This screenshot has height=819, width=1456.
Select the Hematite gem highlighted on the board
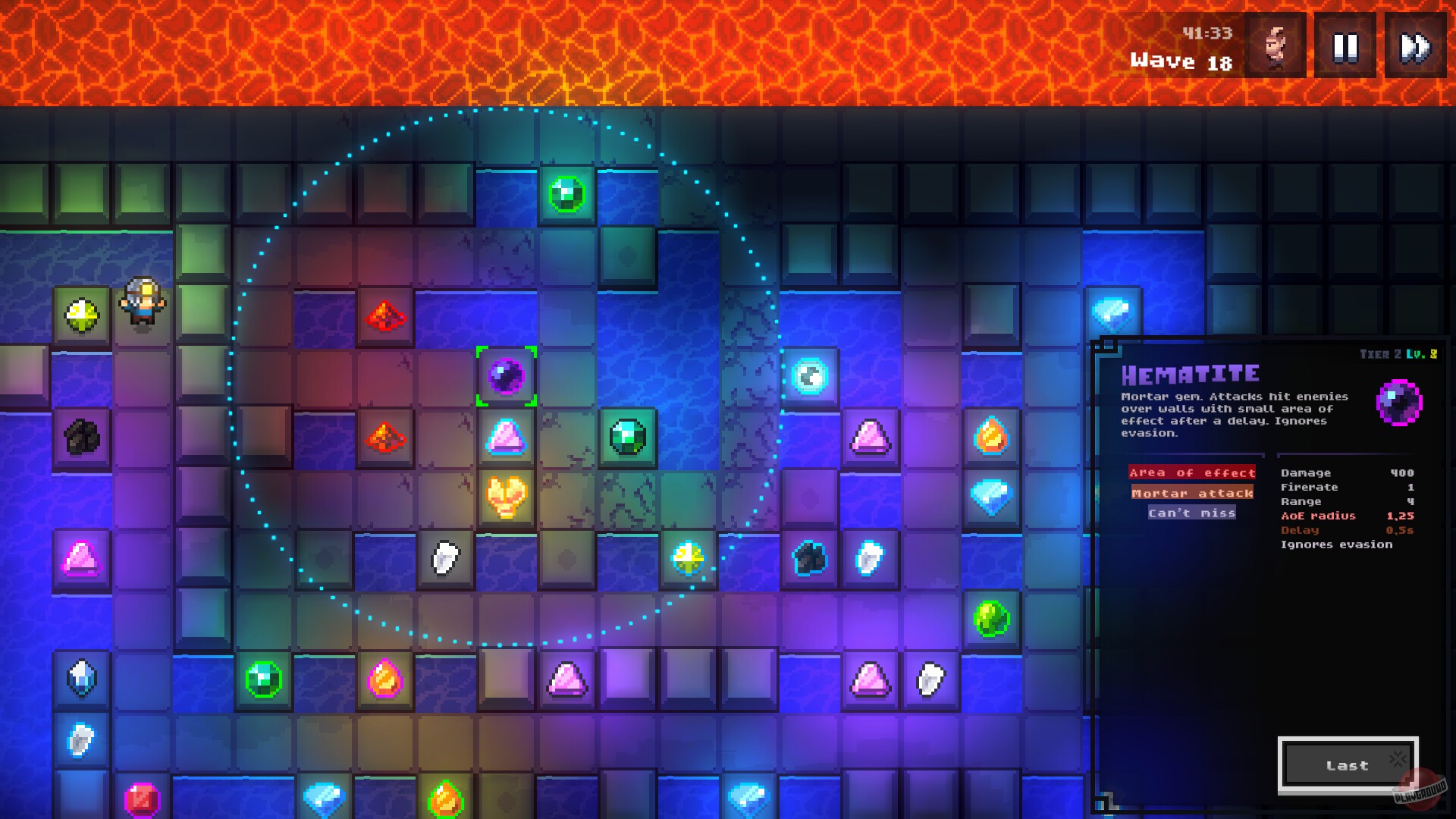(x=507, y=375)
